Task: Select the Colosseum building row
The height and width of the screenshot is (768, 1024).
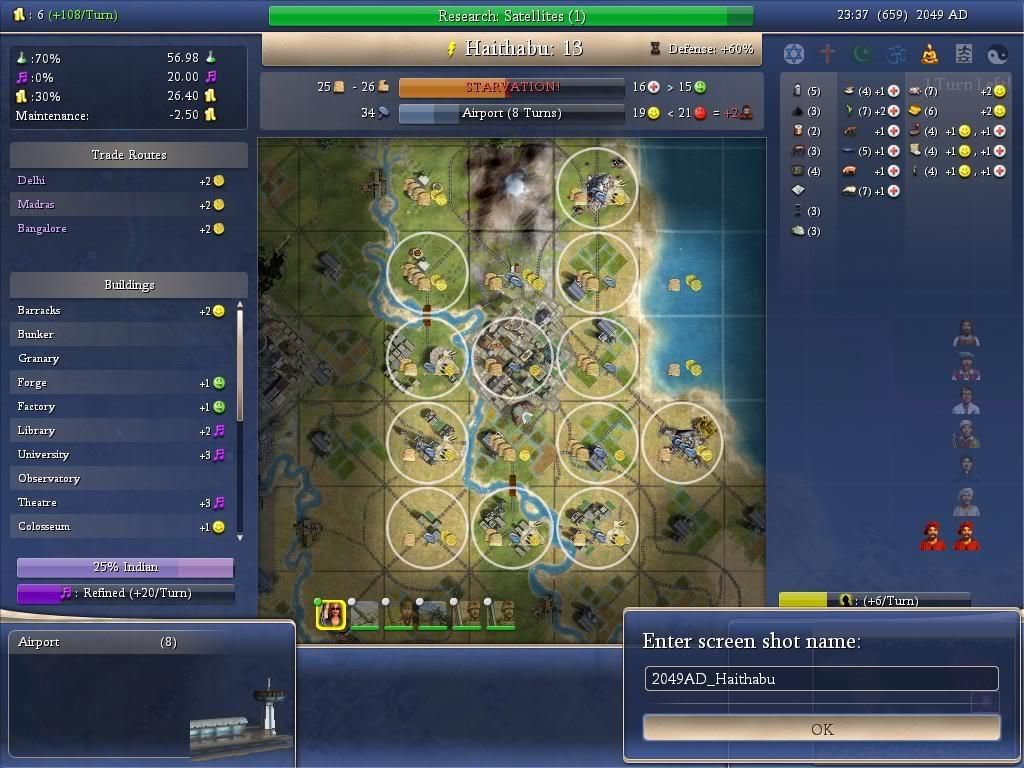Action: 120,526
